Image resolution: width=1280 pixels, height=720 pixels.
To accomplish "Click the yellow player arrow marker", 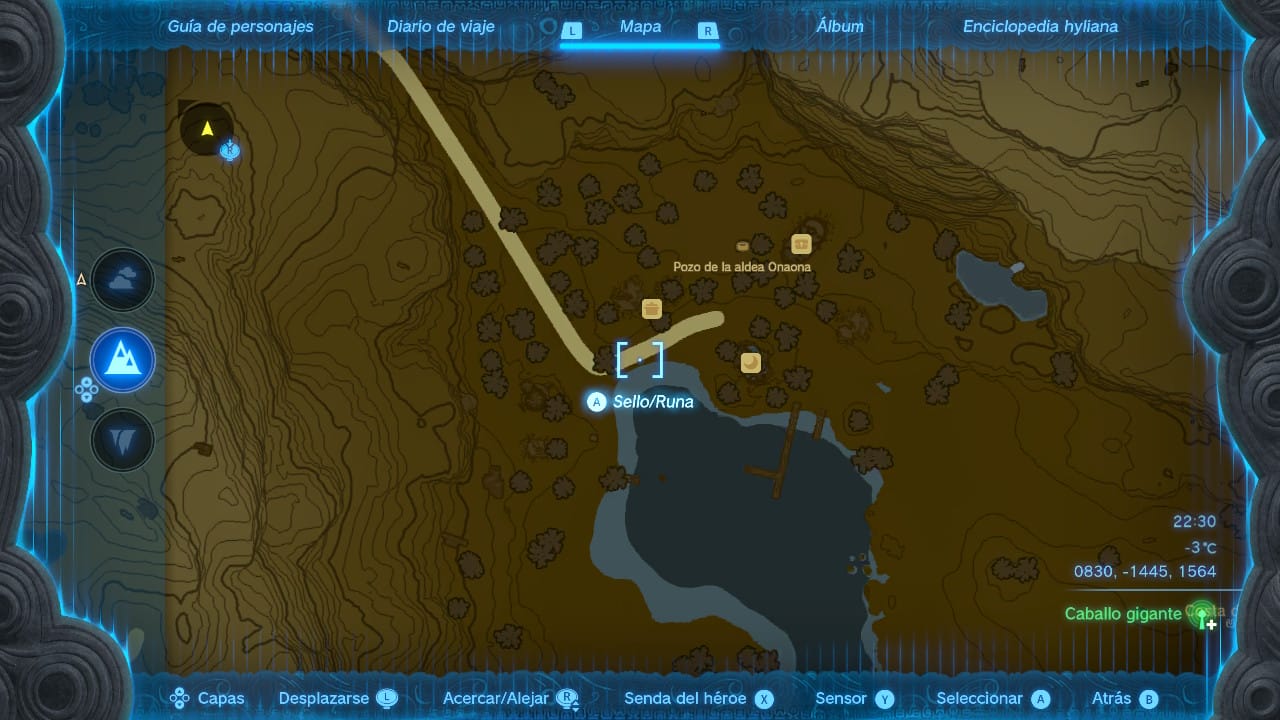I will pyautogui.click(x=207, y=128).
